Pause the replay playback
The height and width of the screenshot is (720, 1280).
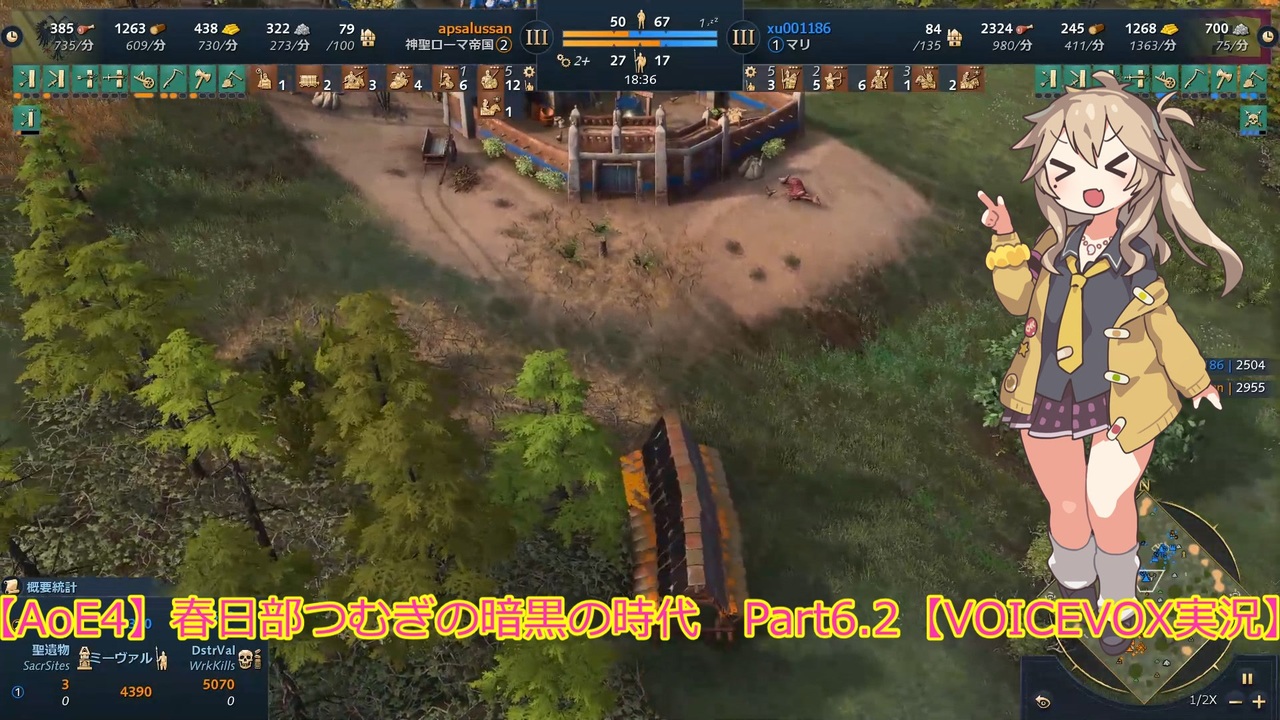coord(1247,679)
